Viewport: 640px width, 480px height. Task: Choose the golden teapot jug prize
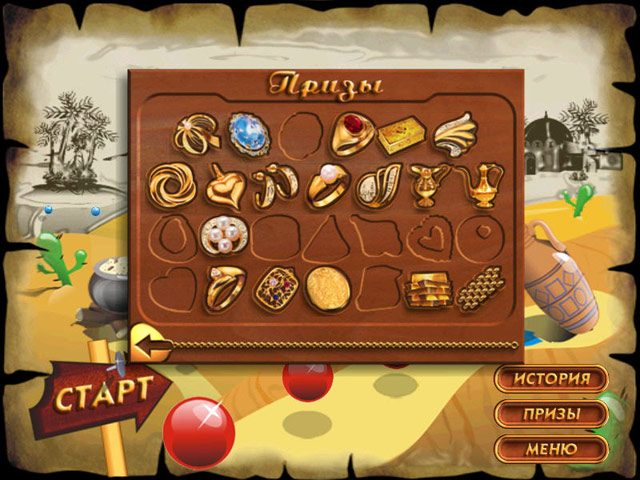click(x=480, y=183)
